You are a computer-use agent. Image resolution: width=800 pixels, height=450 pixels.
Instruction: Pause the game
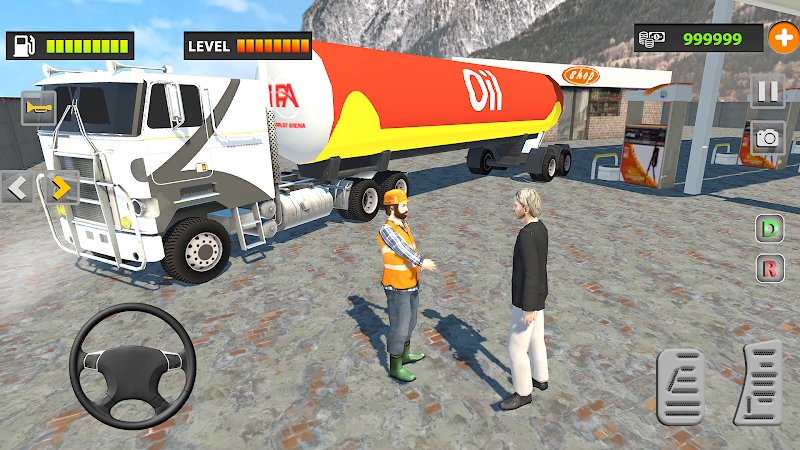767,92
